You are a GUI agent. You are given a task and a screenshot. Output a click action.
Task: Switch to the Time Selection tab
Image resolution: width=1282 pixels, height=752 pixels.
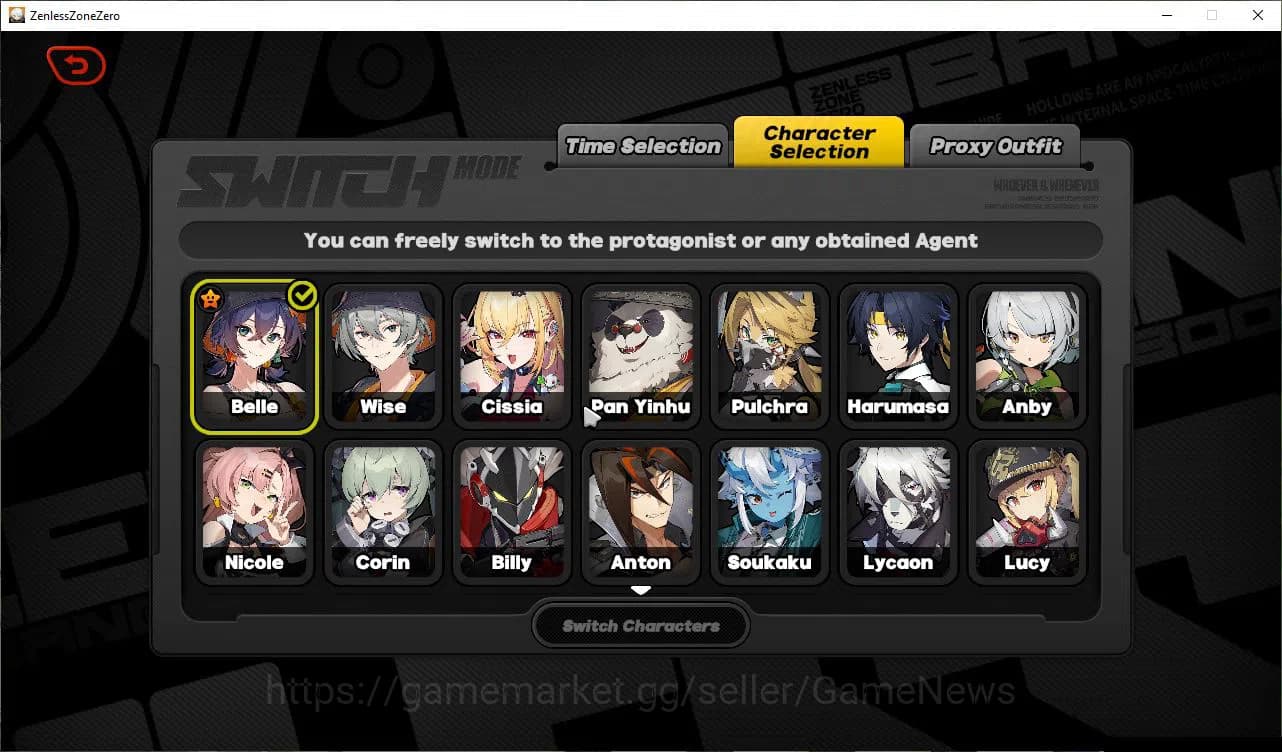click(x=641, y=145)
